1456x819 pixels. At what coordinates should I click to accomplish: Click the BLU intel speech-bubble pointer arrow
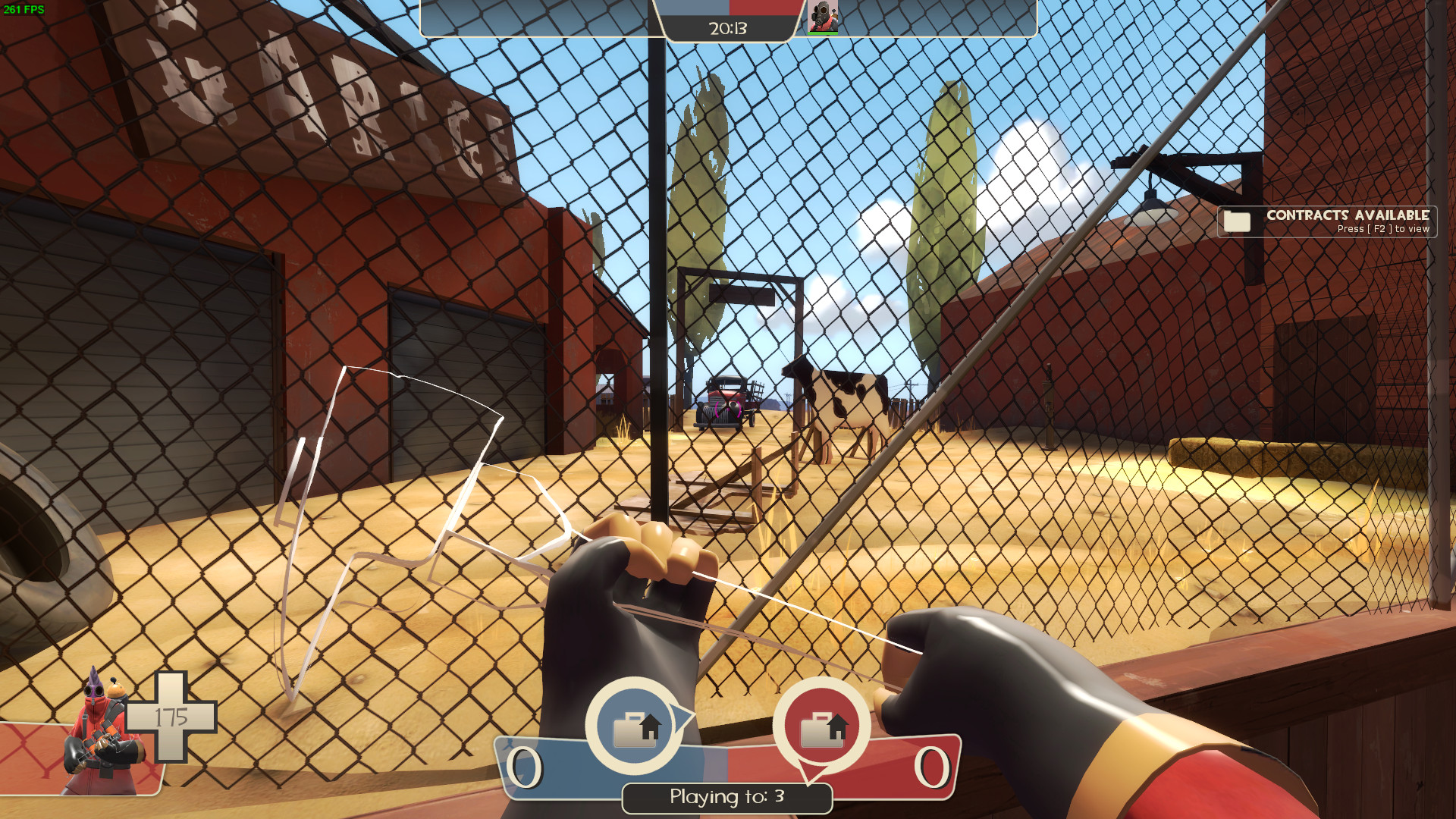coord(683,715)
